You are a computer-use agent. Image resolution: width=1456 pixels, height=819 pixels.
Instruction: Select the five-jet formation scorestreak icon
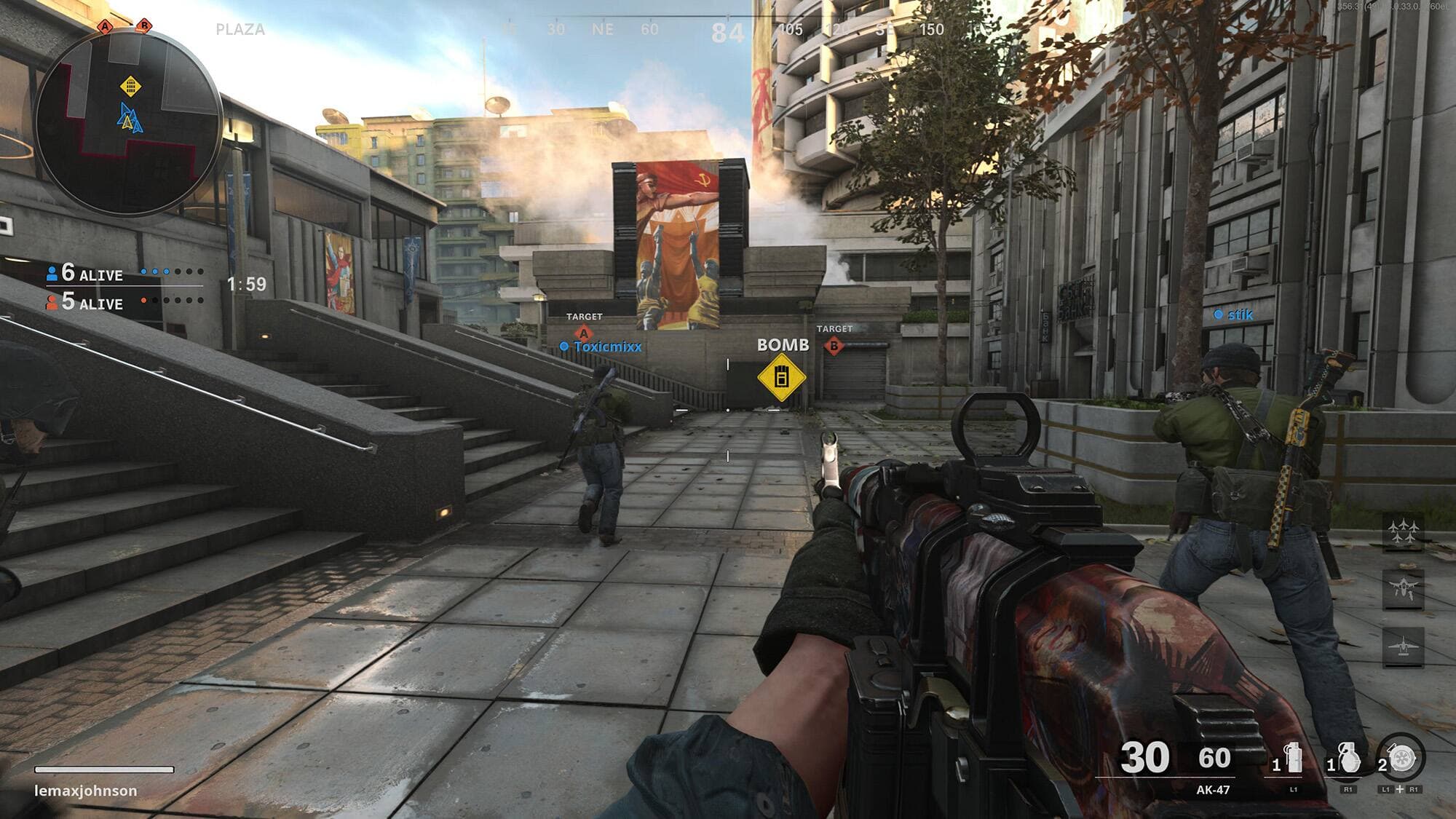1403,531
